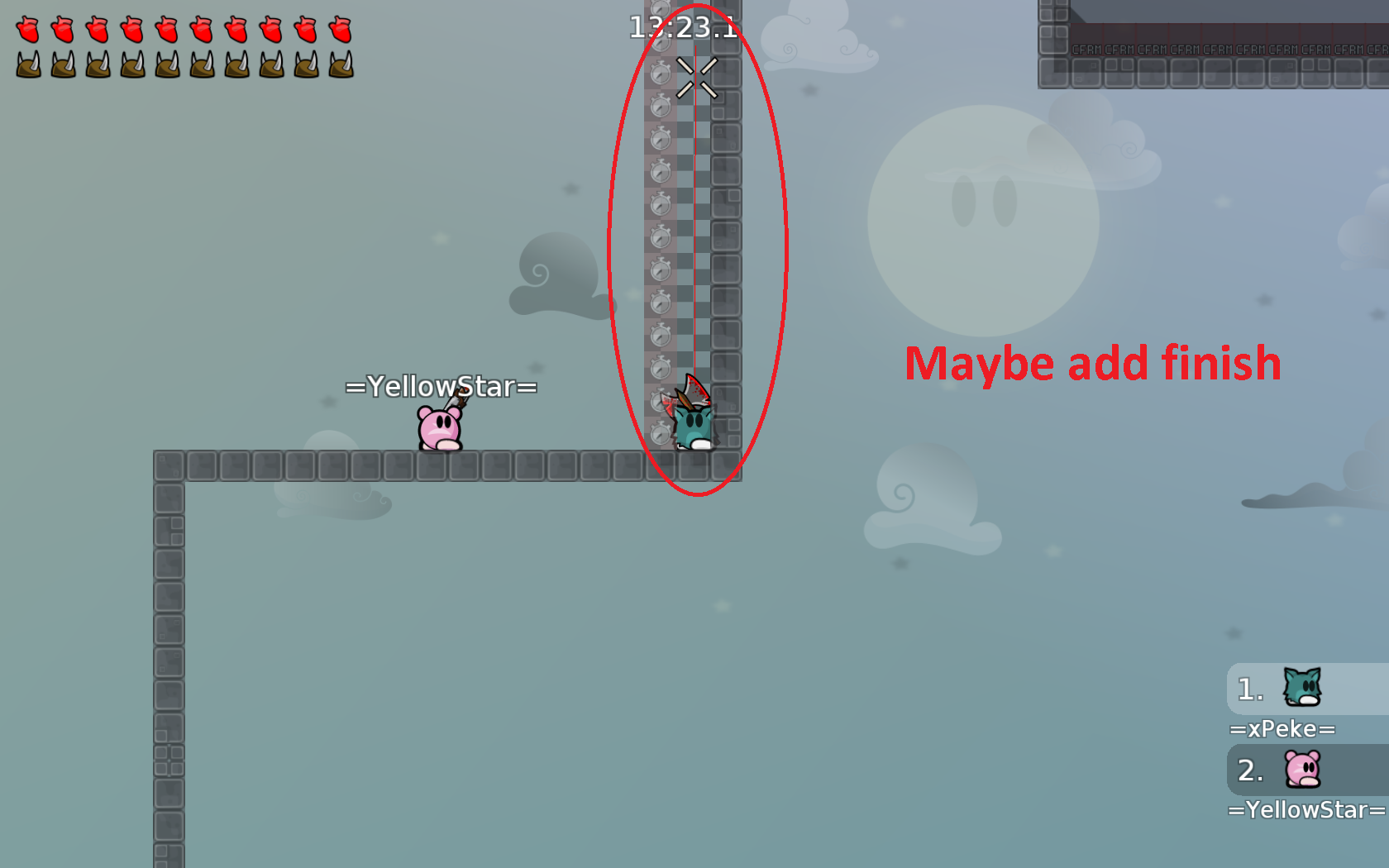Click the red 'Maybe add finish' annotation text
The image size is (1389, 868).
(1093, 362)
